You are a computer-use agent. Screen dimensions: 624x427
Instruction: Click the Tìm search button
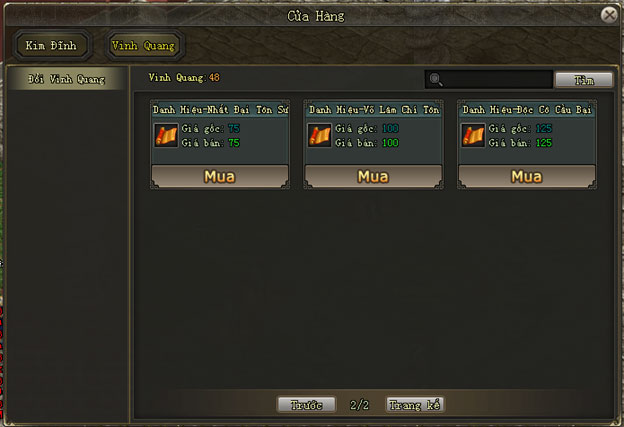click(x=584, y=79)
